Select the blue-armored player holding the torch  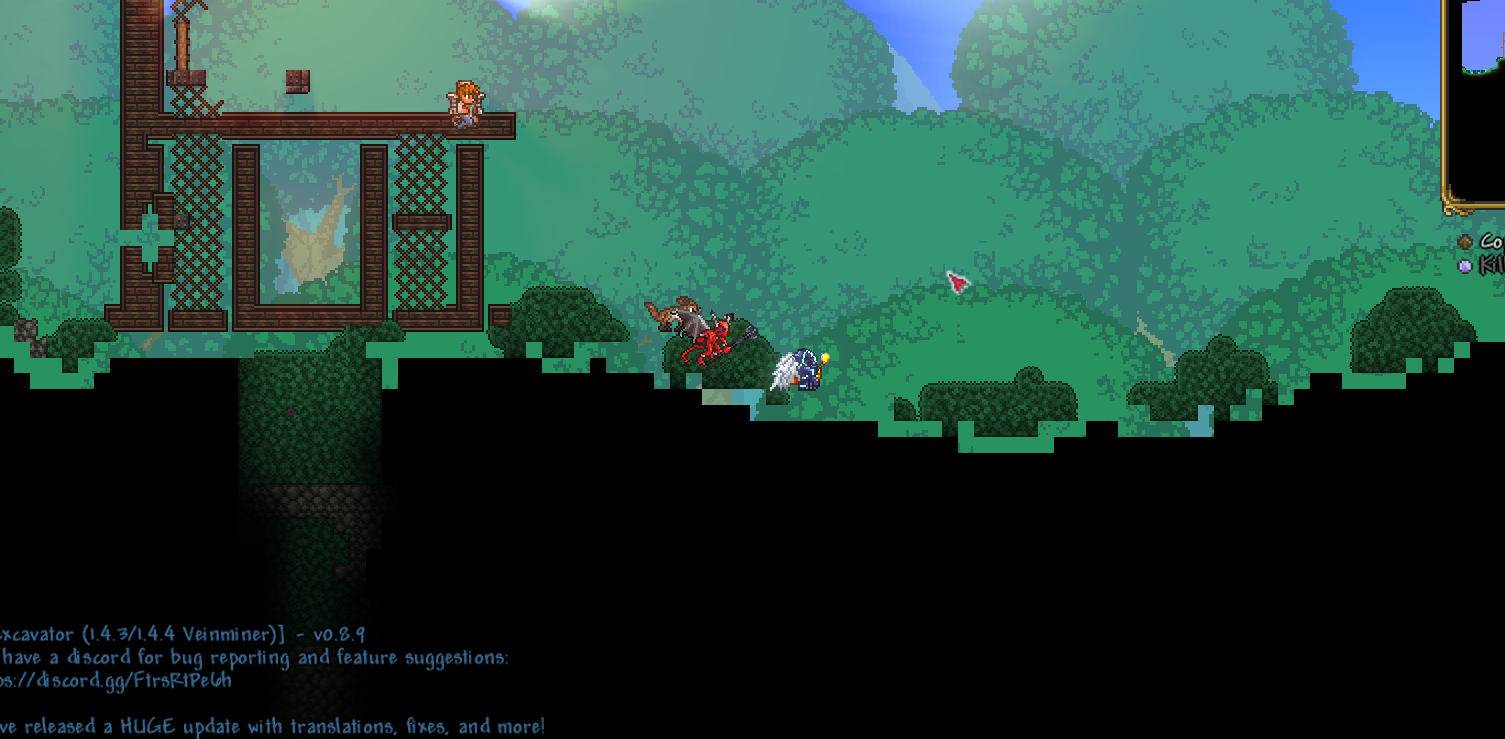pos(806,370)
